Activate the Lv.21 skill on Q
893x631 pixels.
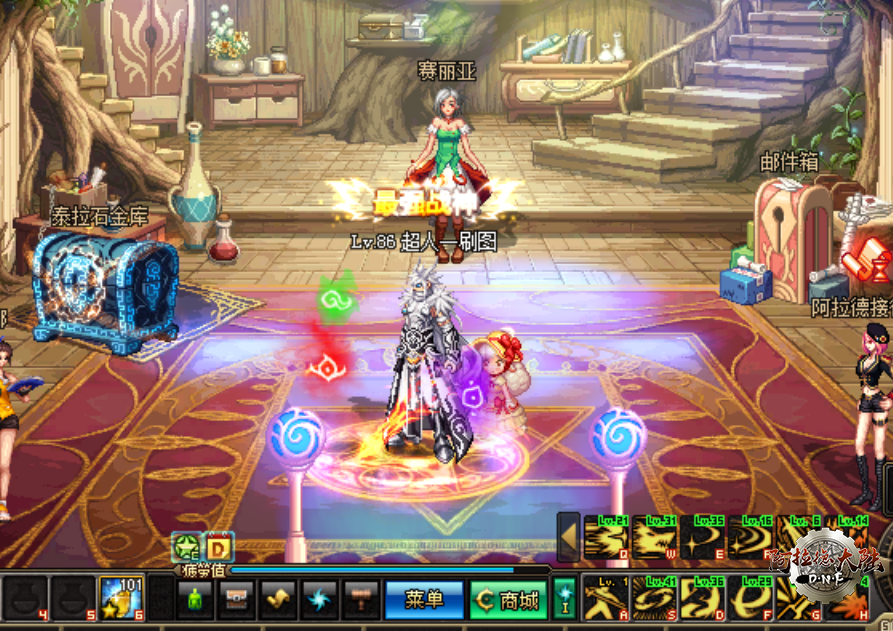605,538
